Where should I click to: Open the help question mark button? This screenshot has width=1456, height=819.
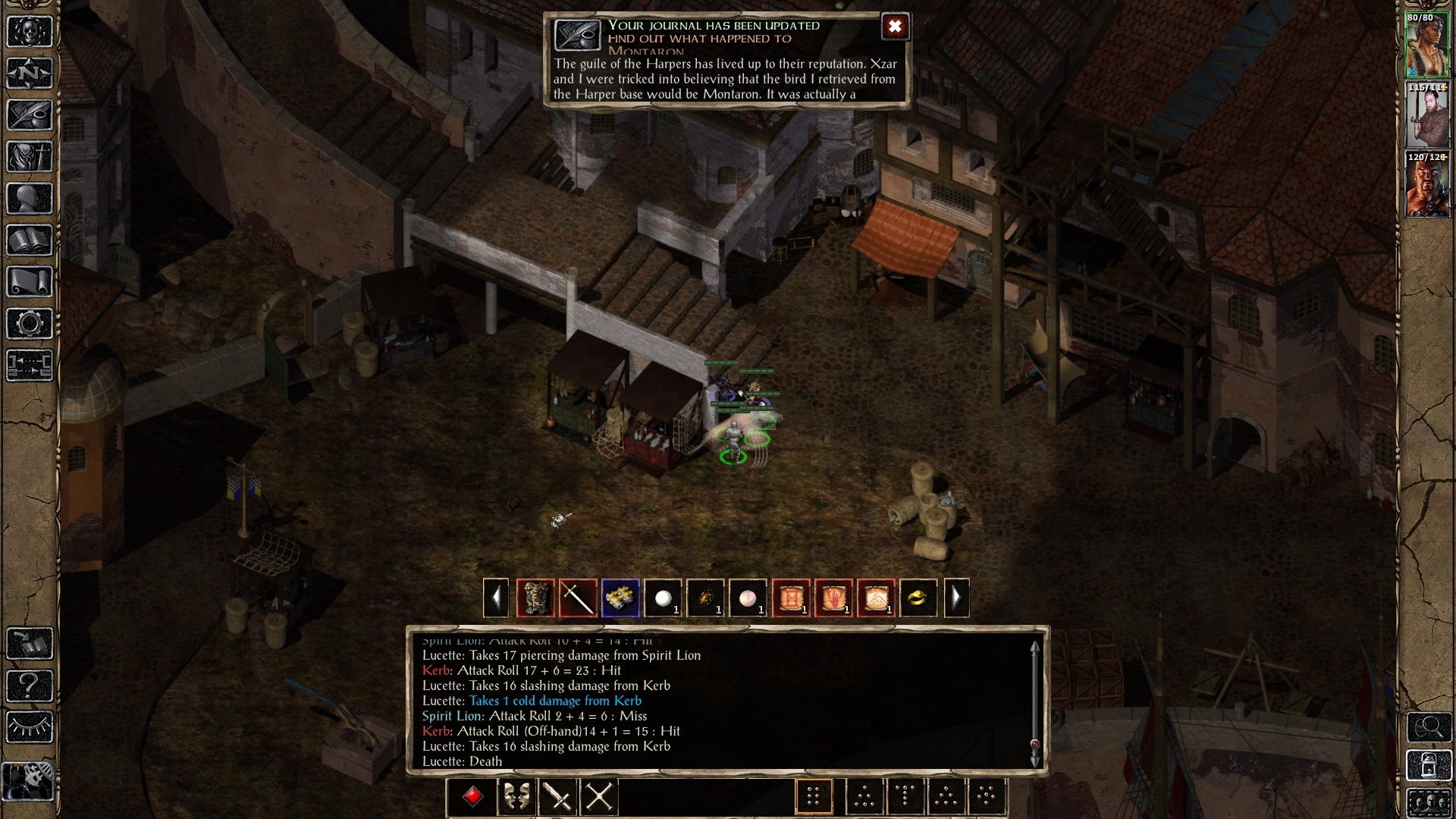pyautogui.click(x=30, y=686)
